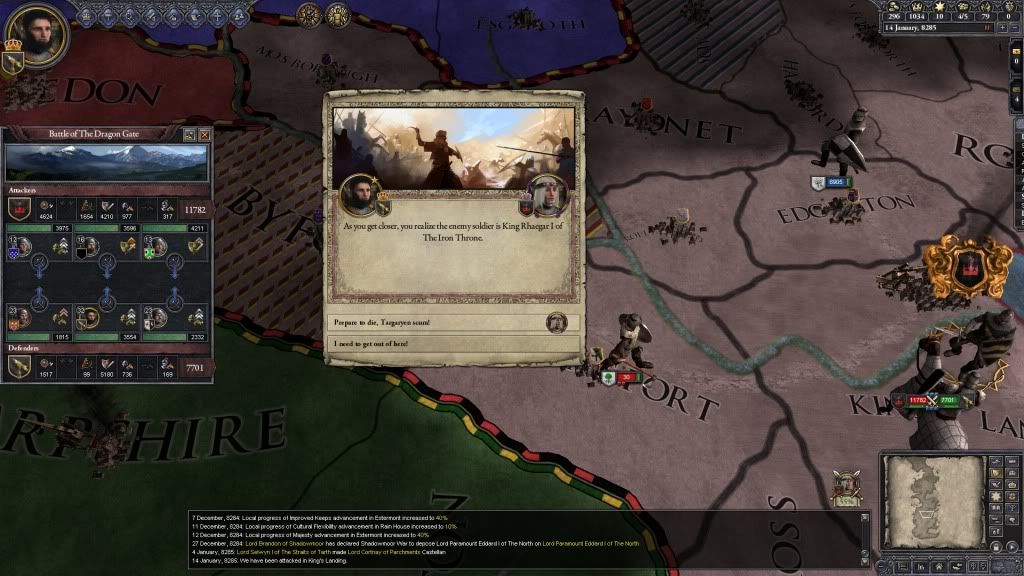This screenshot has height=576, width=1024.
Task: Click the first round alert icon at top center
Action: coord(310,15)
